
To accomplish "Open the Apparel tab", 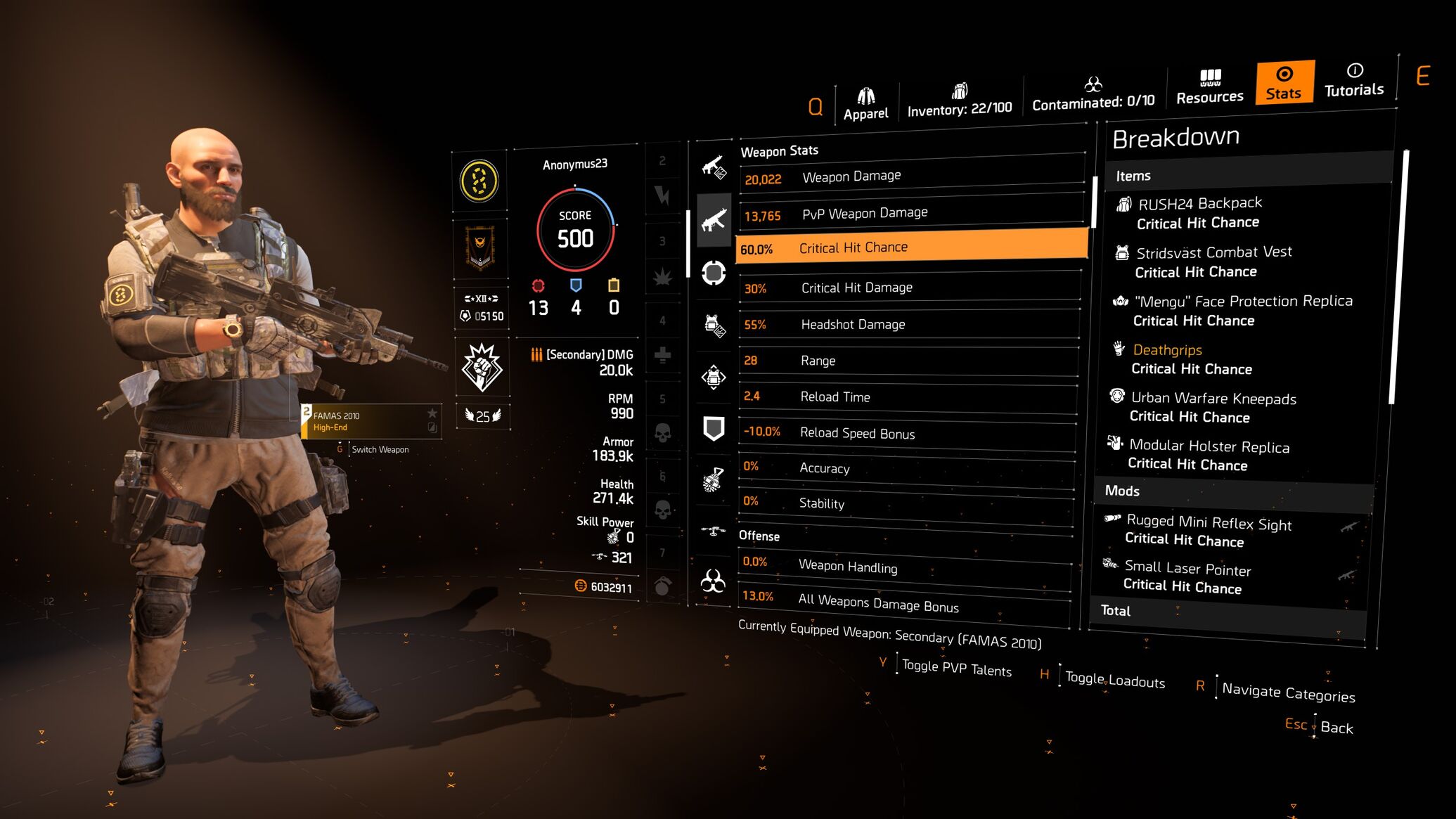I will pos(865,104).
